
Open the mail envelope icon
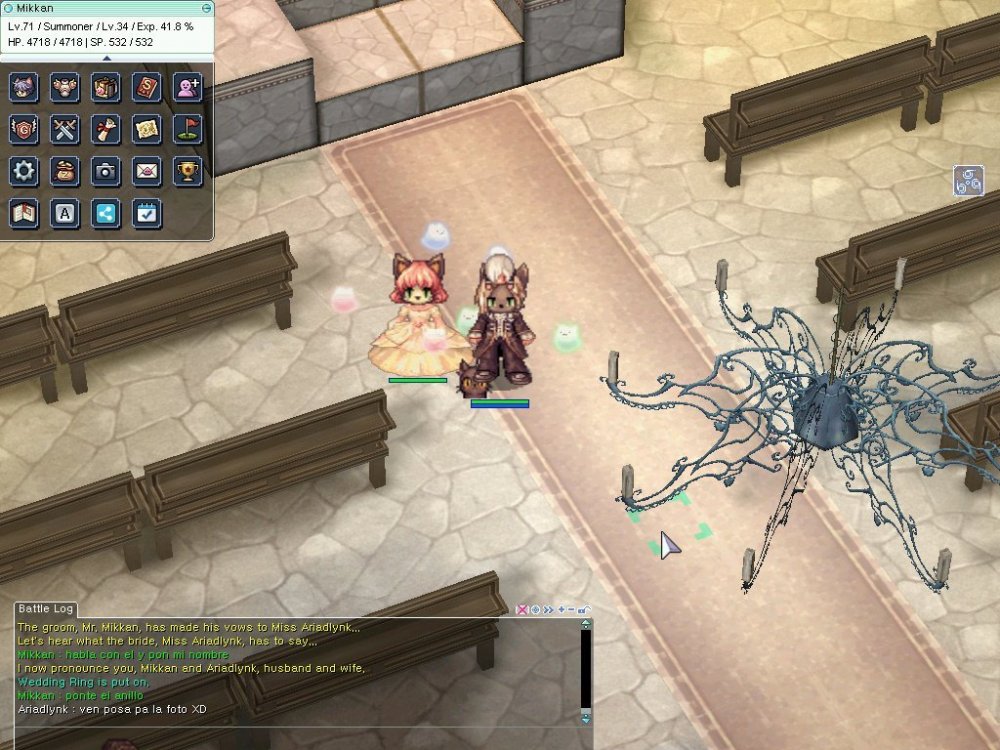click(x=146, y=171)
